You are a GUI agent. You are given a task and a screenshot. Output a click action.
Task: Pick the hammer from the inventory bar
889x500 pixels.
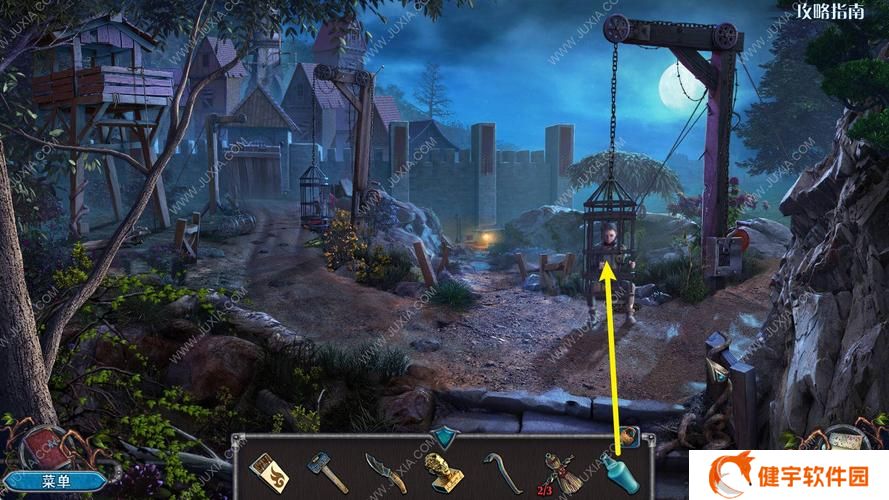point(324,468)
